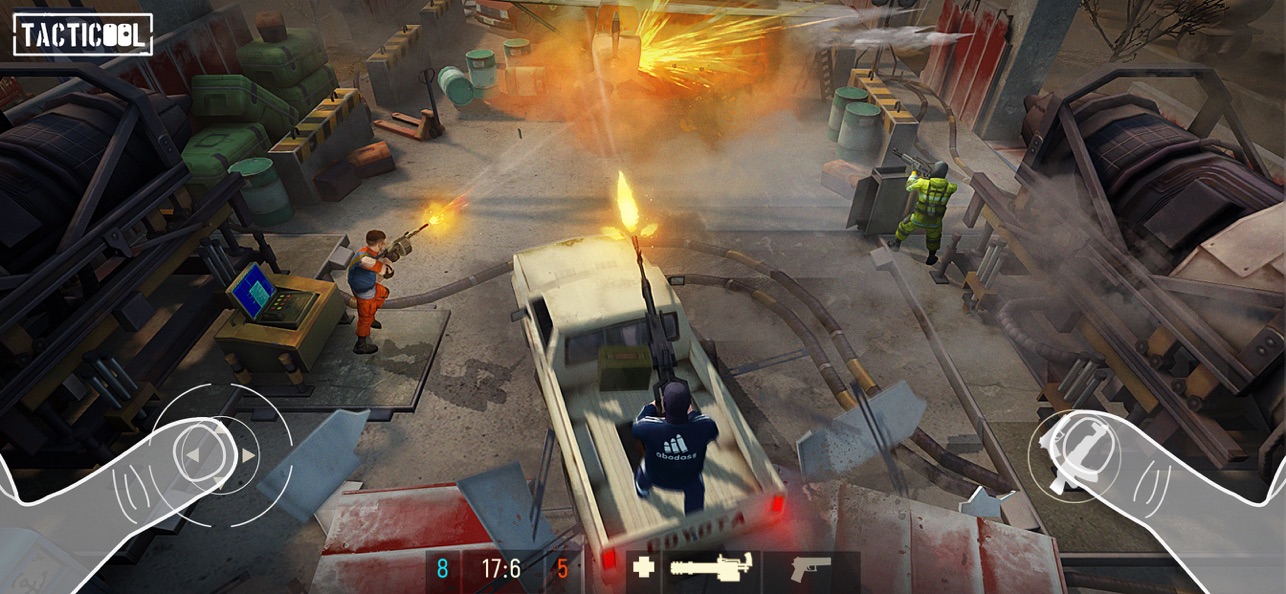Viewport: 1286px width, 594px height.
Task: Tap the round weapon fire button
Action: point(1073,455)
